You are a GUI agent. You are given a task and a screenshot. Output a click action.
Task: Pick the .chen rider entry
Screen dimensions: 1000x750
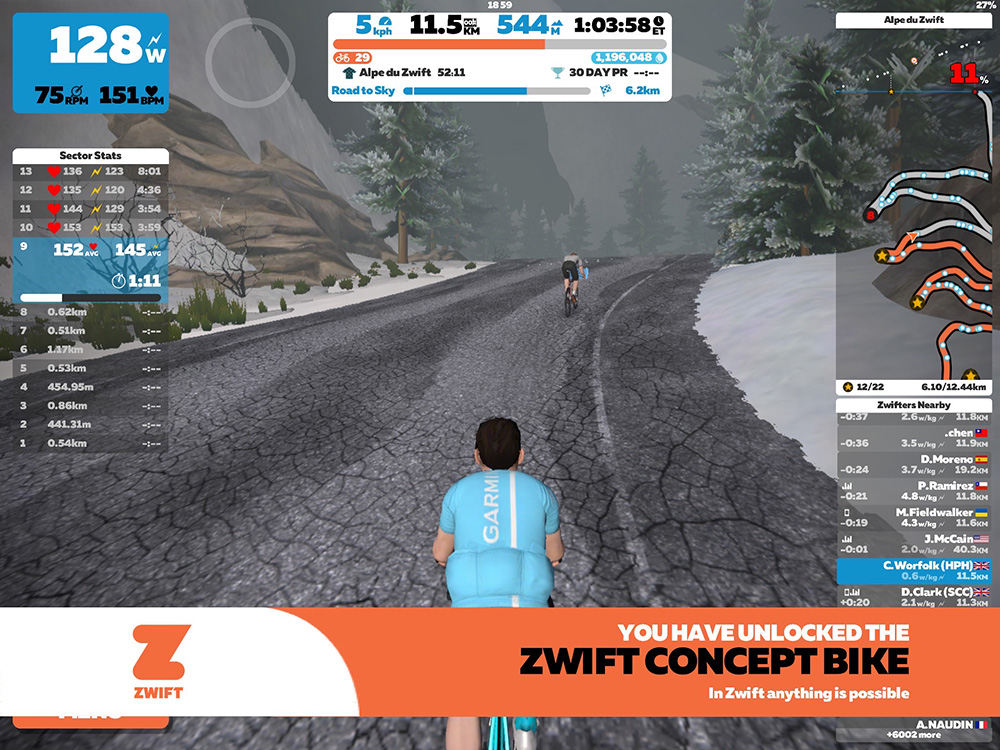pos(913,438)
